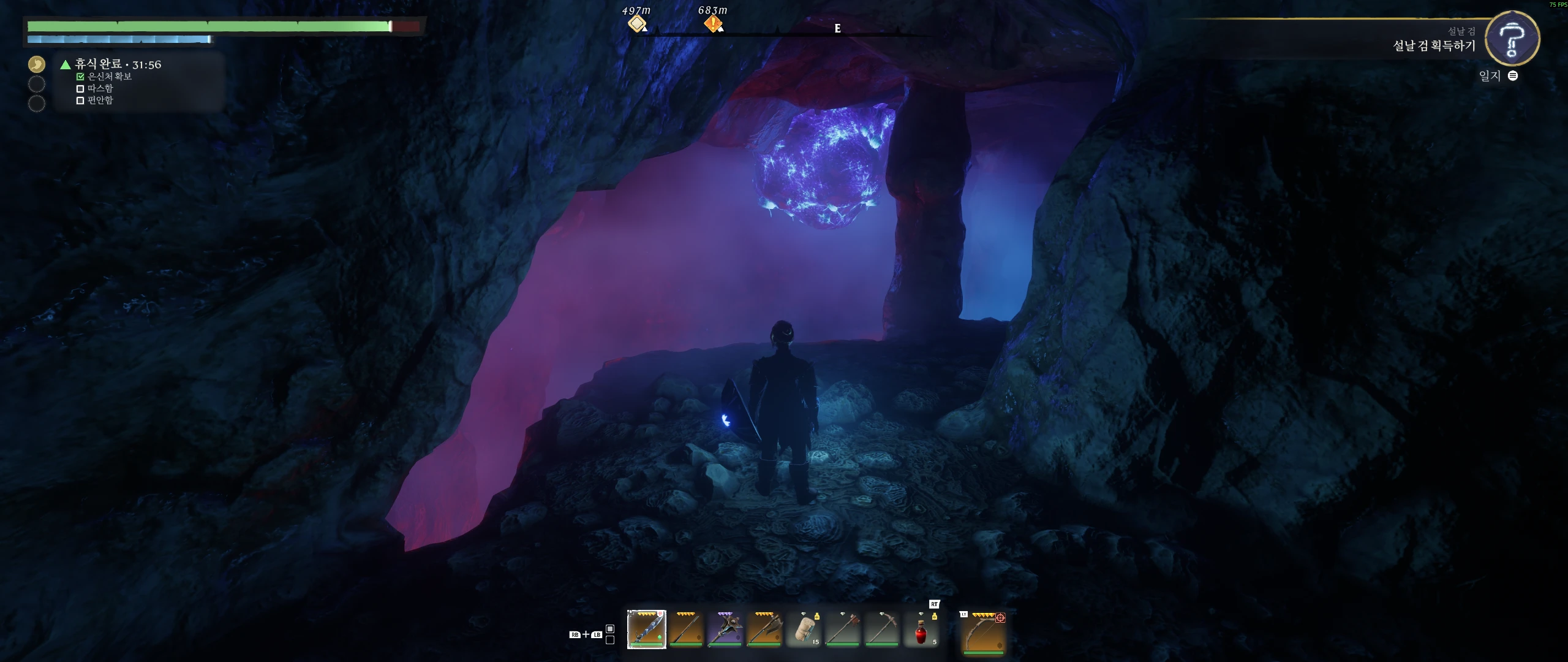Select the wooden staff hotbar slot
1568x662 pixels.
click(685, 629)
